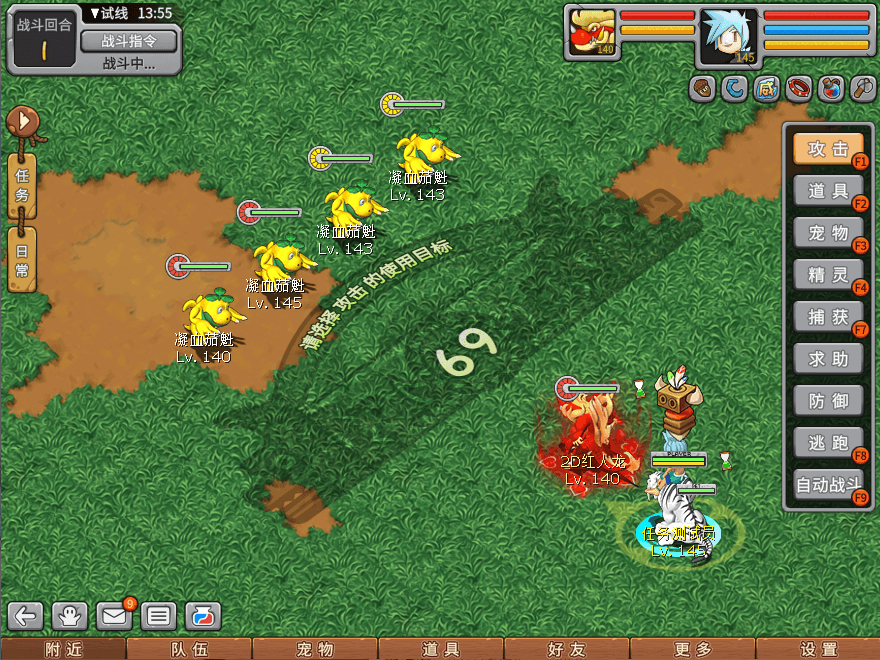This screenshot has width=880, height=660.
Task: Open the 战斗指令 battle command button
Action: click(128, 41)
